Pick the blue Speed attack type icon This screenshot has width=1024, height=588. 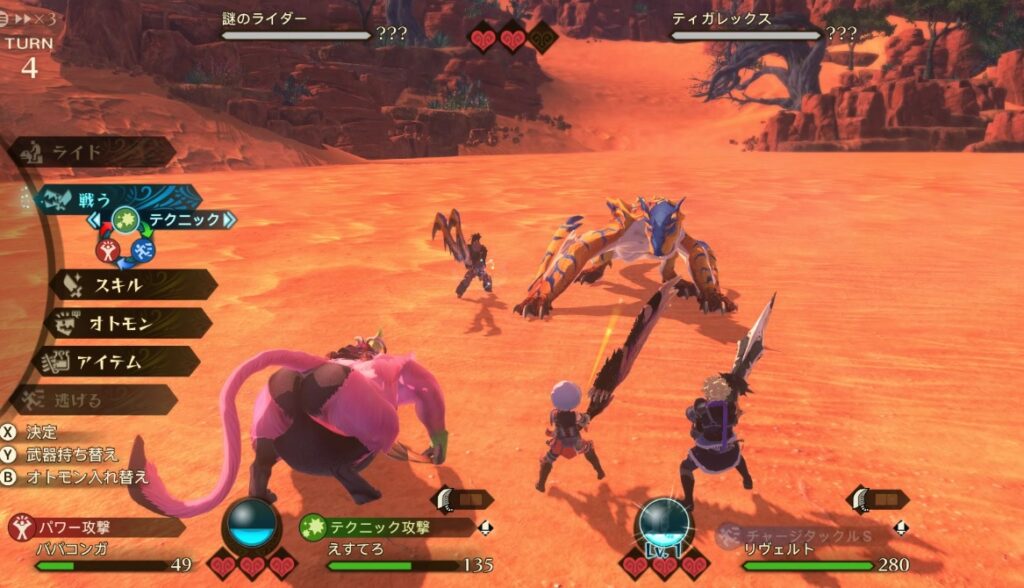(143, 250)
